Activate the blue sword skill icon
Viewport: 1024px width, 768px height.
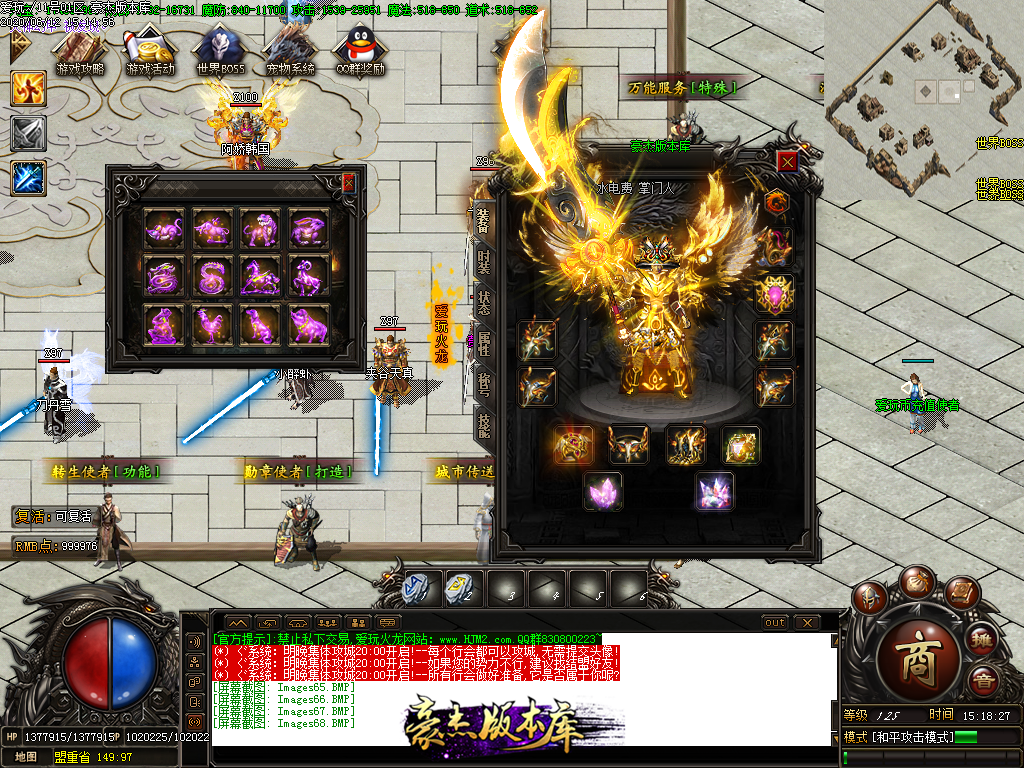coord(28,178)
